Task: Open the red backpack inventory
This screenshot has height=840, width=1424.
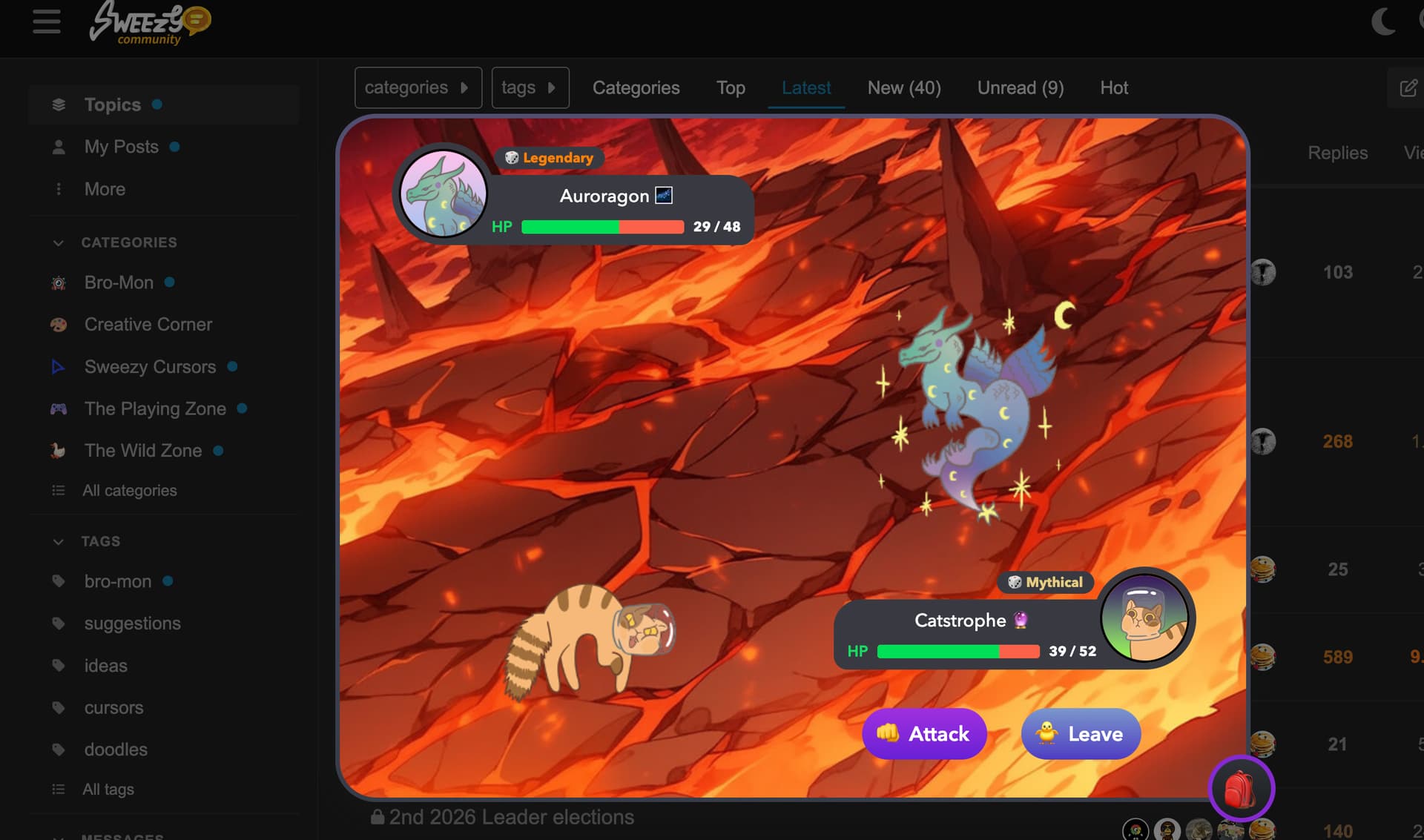Action: pyautogui.click(x=1241, y=789)
